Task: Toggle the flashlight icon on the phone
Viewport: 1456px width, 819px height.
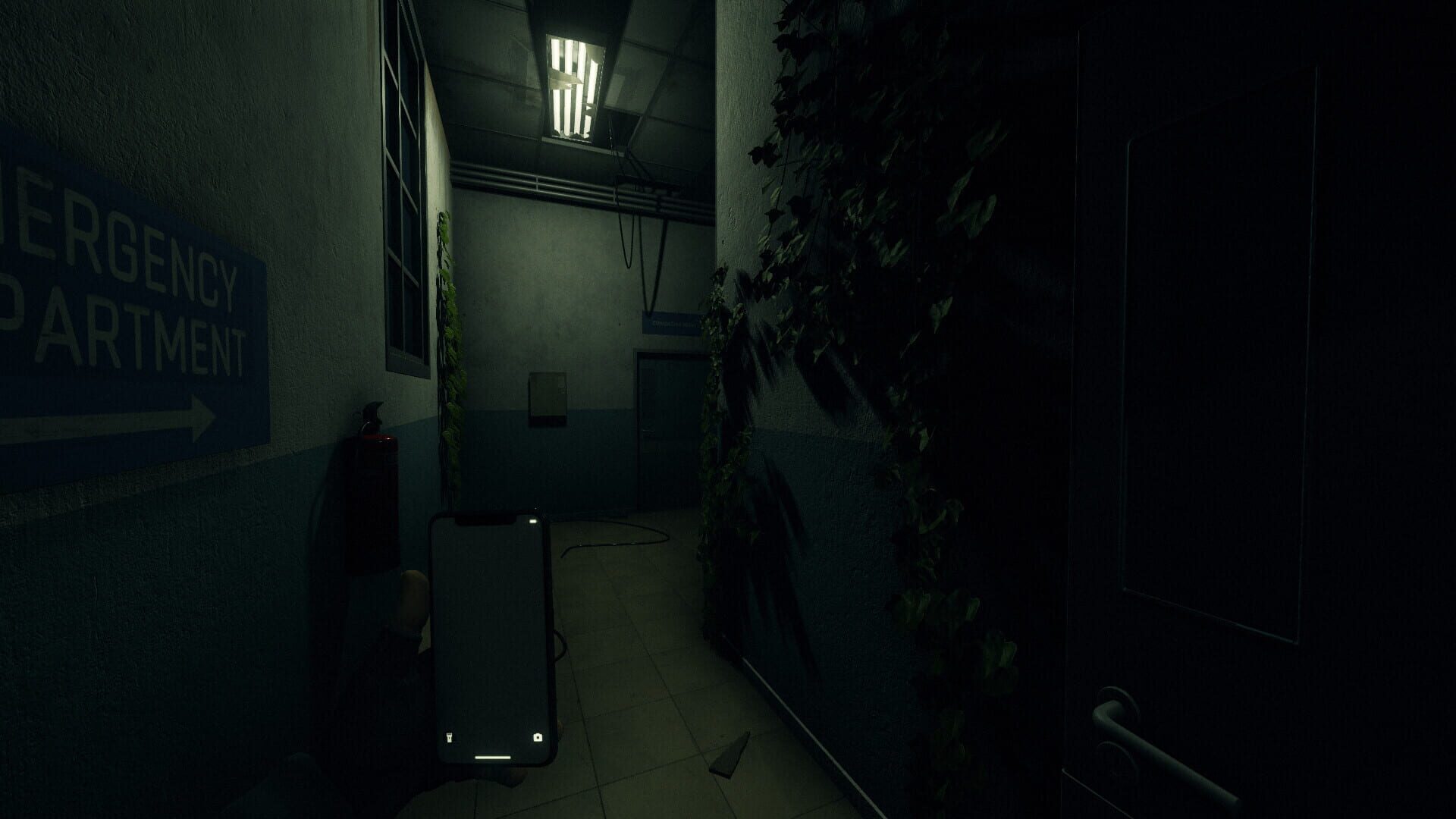Action: [449, 736]
